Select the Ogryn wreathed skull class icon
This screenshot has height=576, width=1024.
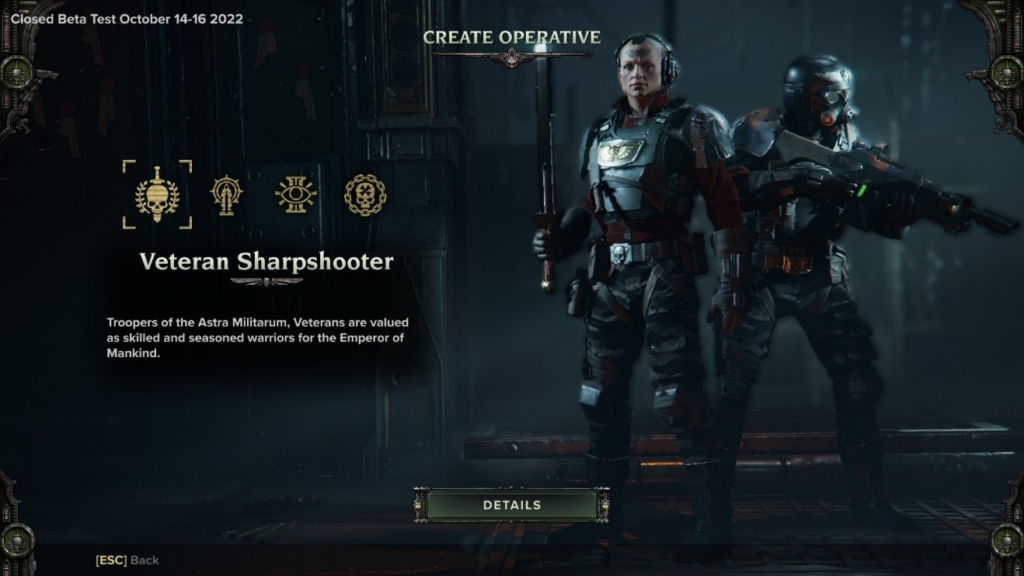365,194
